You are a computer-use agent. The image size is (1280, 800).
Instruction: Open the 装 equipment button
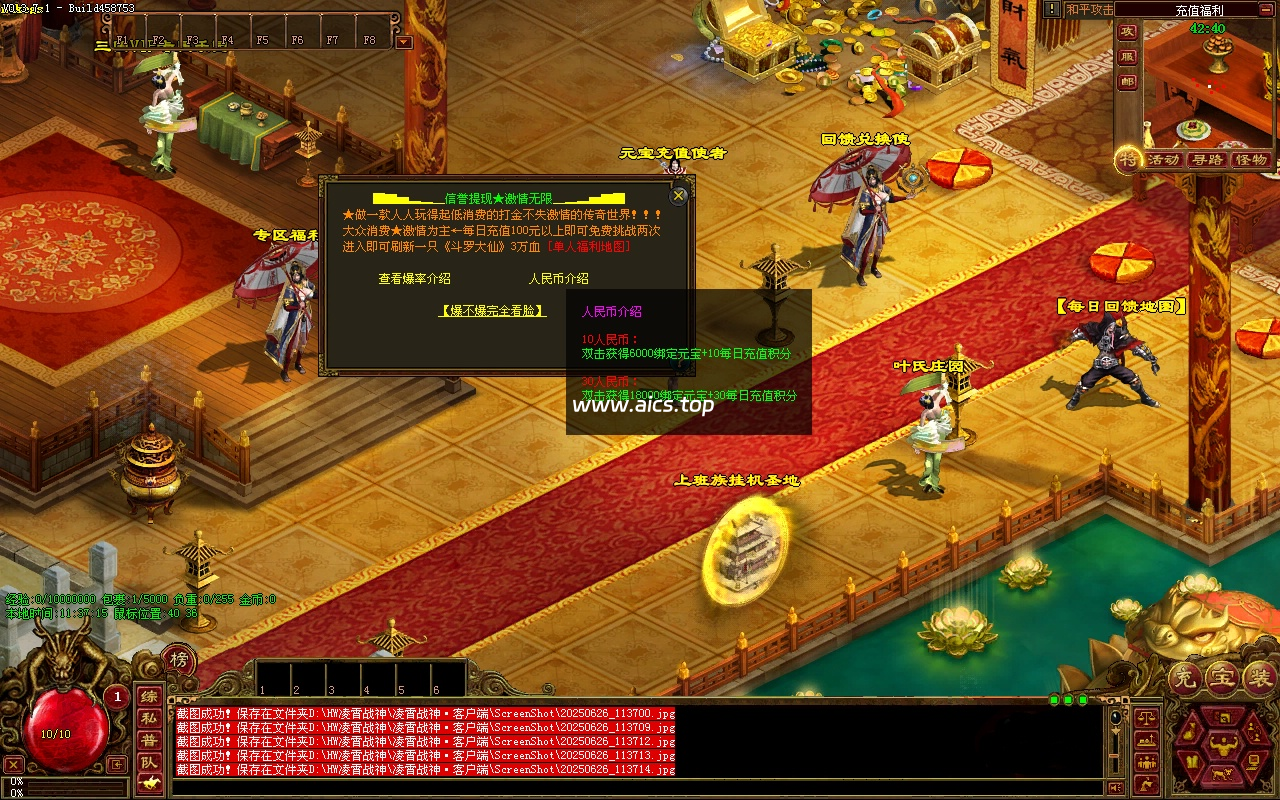[1258, 679]
